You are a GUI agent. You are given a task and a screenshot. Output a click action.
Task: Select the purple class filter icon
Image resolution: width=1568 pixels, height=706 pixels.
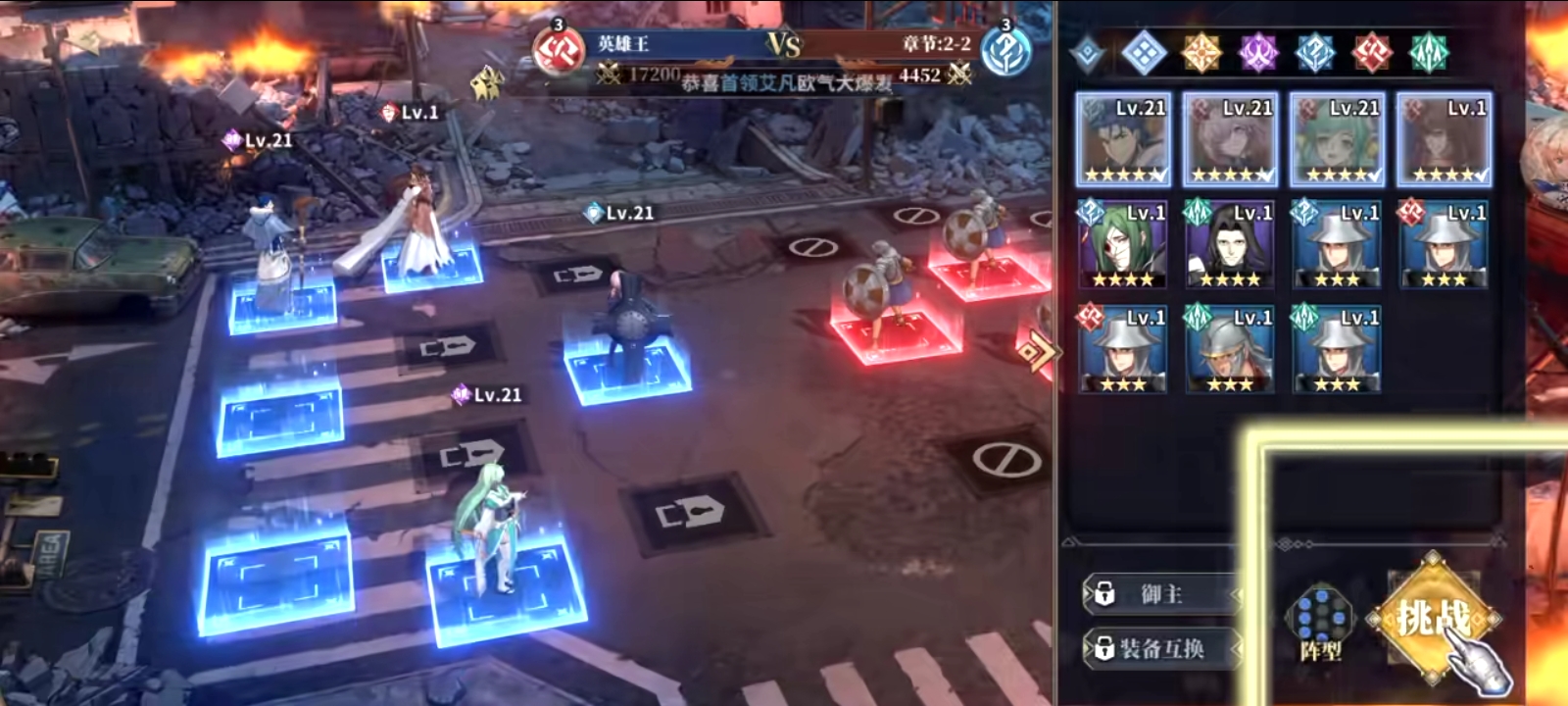pyautogui.click(x=1258, y=52)
